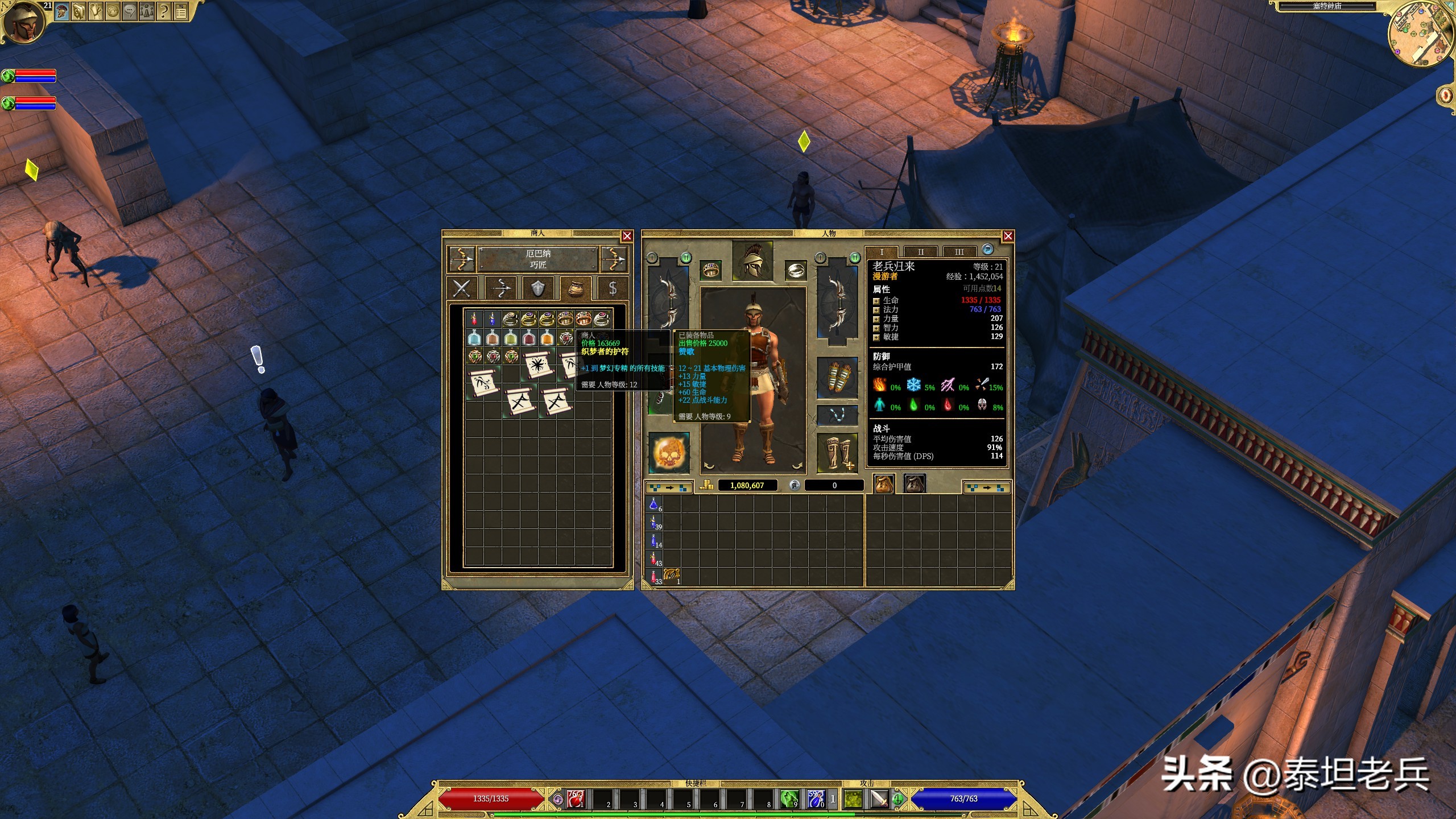Select the merchant's bow and arrow tab
This screenshot has height=819, width=1456.
tap(500, 288)
